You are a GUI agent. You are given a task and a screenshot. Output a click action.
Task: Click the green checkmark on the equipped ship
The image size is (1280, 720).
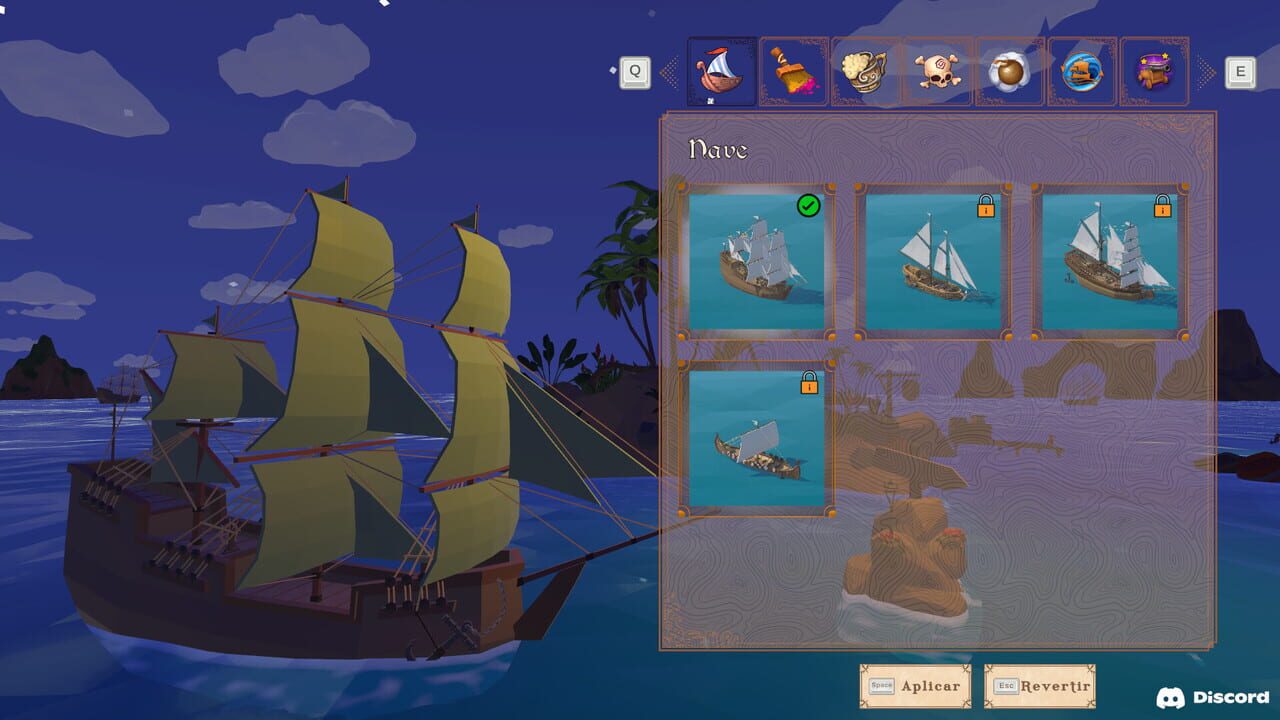809,207
